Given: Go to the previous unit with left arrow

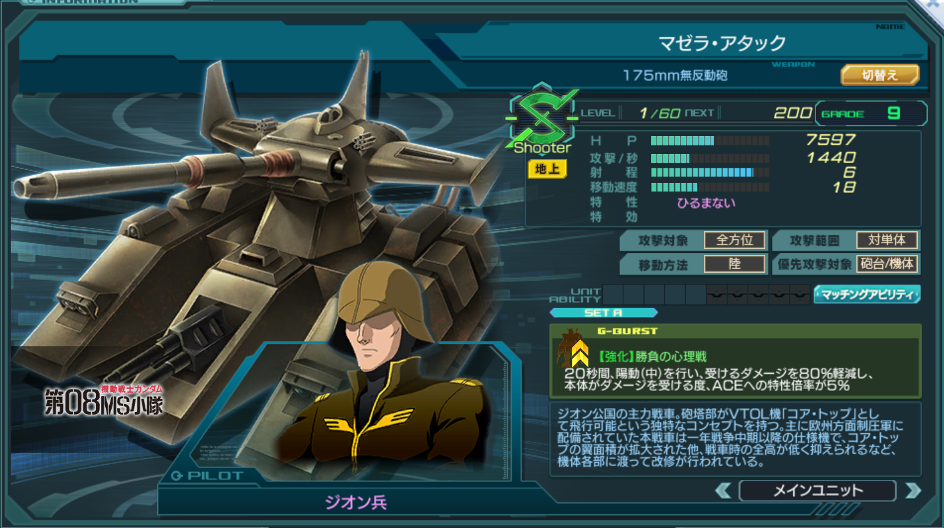Looking at the screenshot, I should 723,490.
